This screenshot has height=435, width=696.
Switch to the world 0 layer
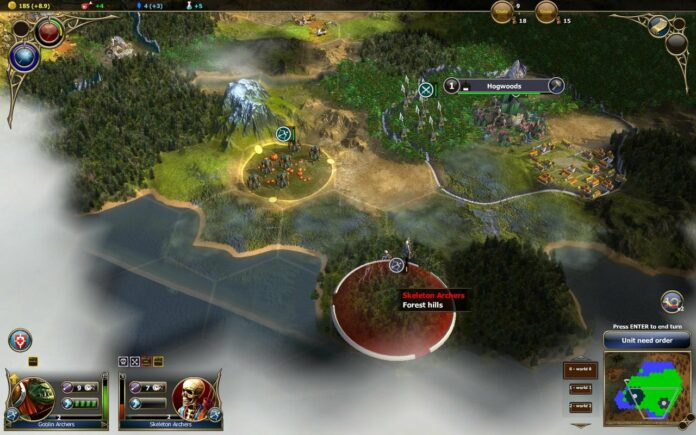tap(580, 370)
